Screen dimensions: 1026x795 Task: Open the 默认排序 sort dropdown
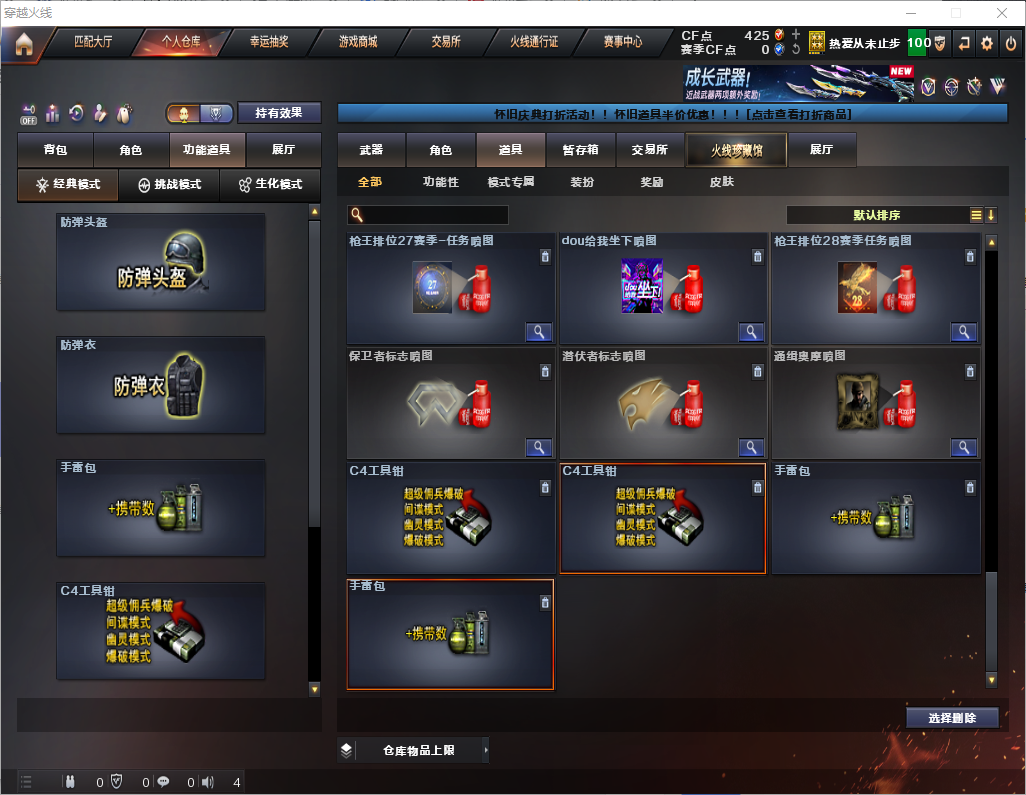pyautogui.click(x=876, y=215)
